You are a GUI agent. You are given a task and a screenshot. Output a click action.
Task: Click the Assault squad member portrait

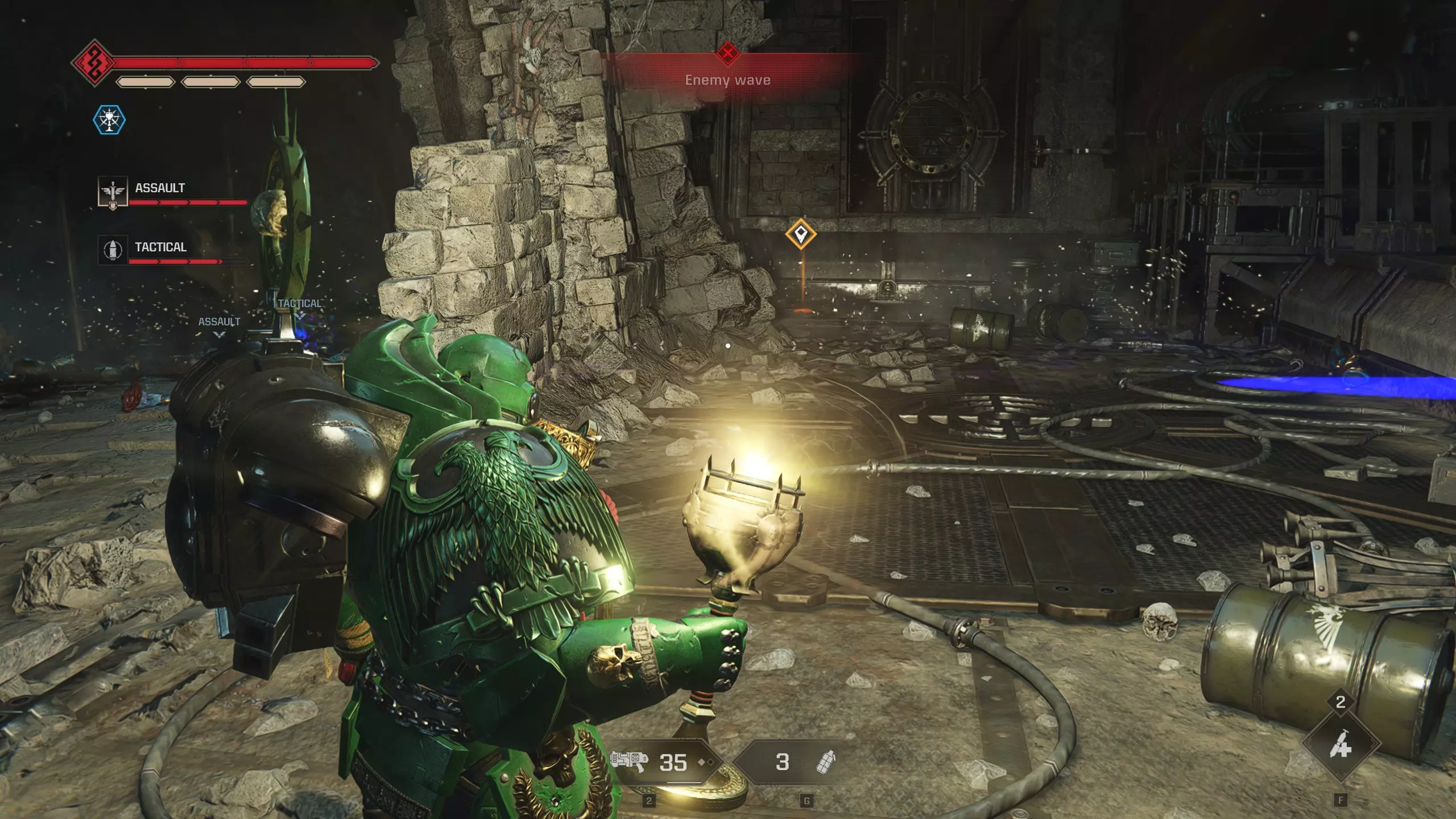(113, 192)
